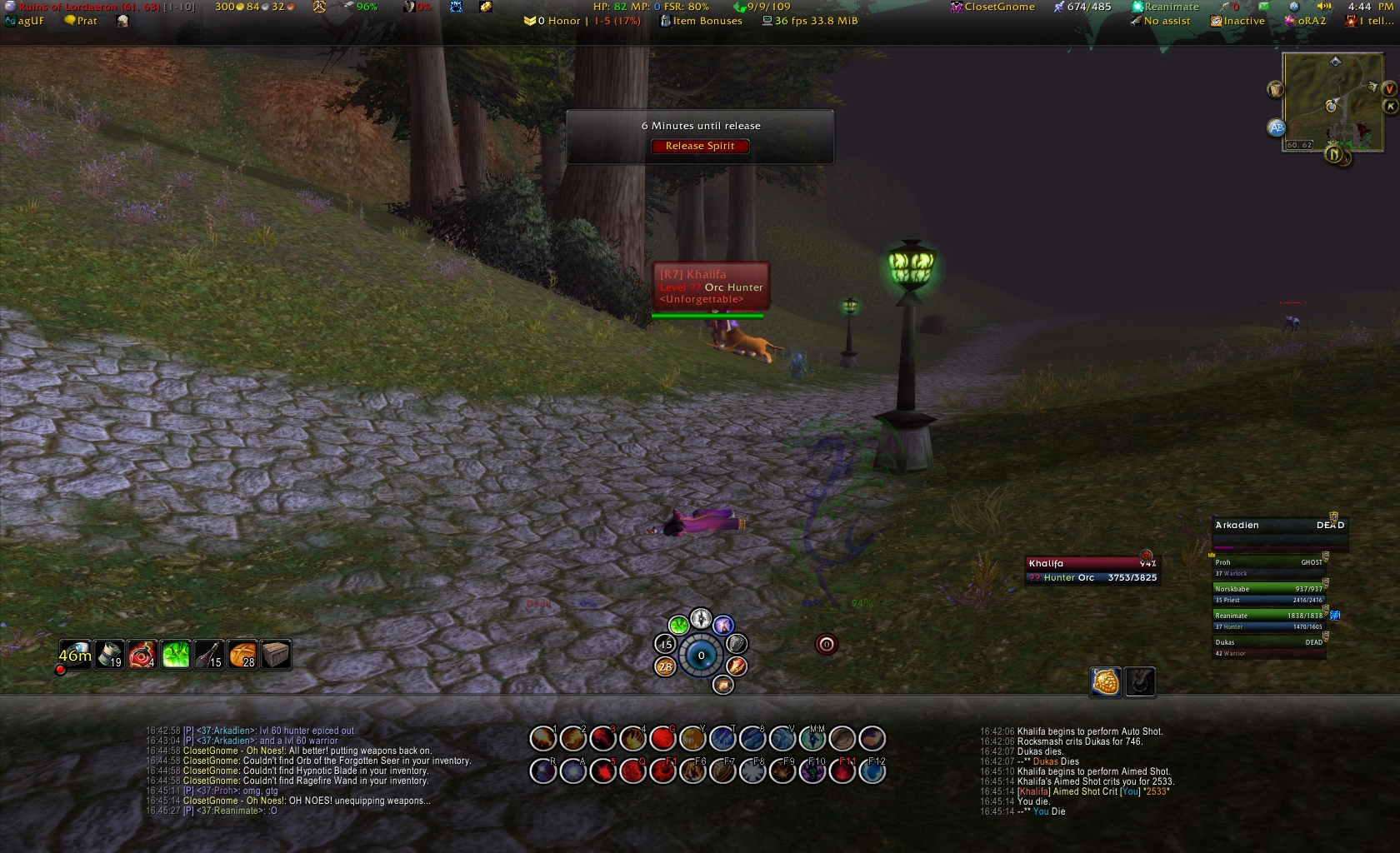
Task: Click the blue AB minimap button
Action: click(x=1276, y=127)
